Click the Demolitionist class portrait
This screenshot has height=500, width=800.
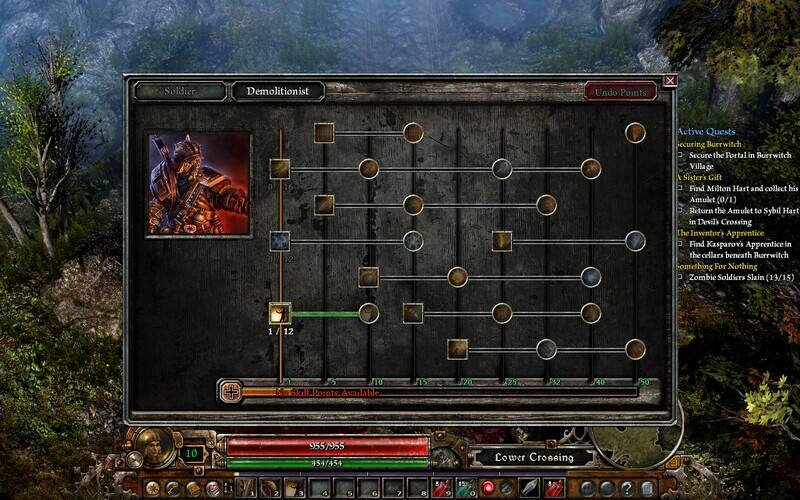click(199, 184)
